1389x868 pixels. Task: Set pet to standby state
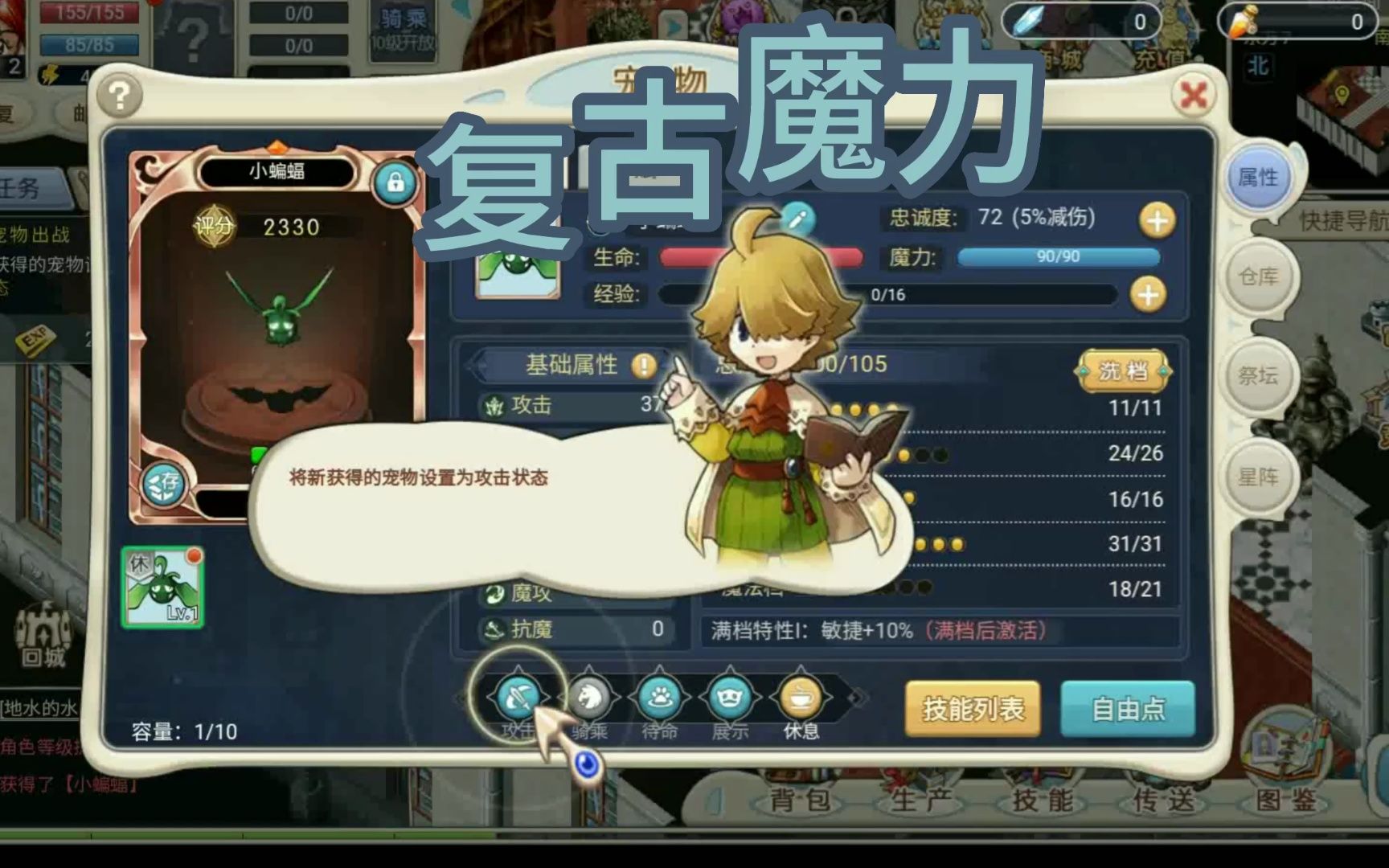coord(660,698)
